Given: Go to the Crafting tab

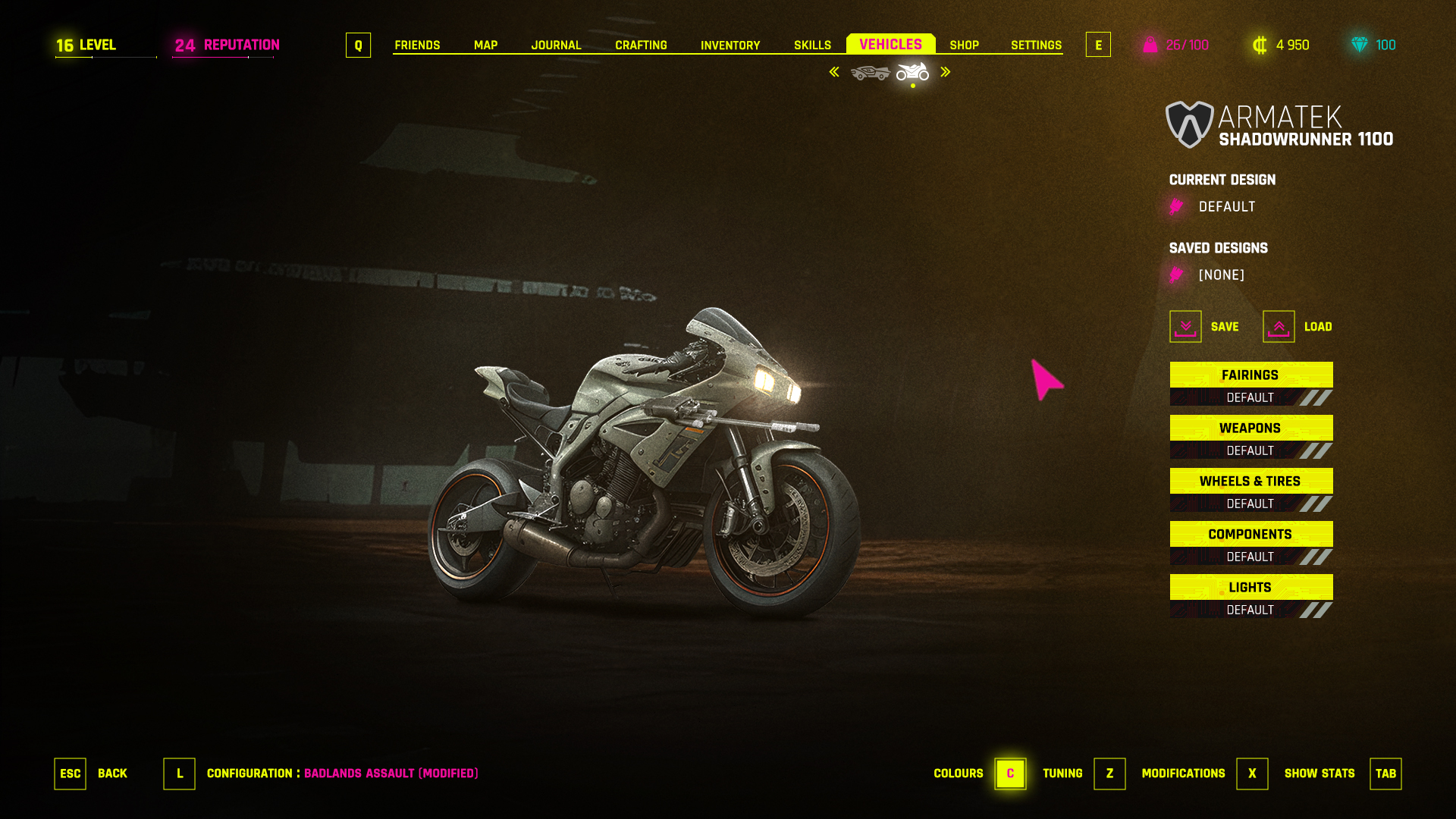Looking at the screenshot, I should 641,45.
